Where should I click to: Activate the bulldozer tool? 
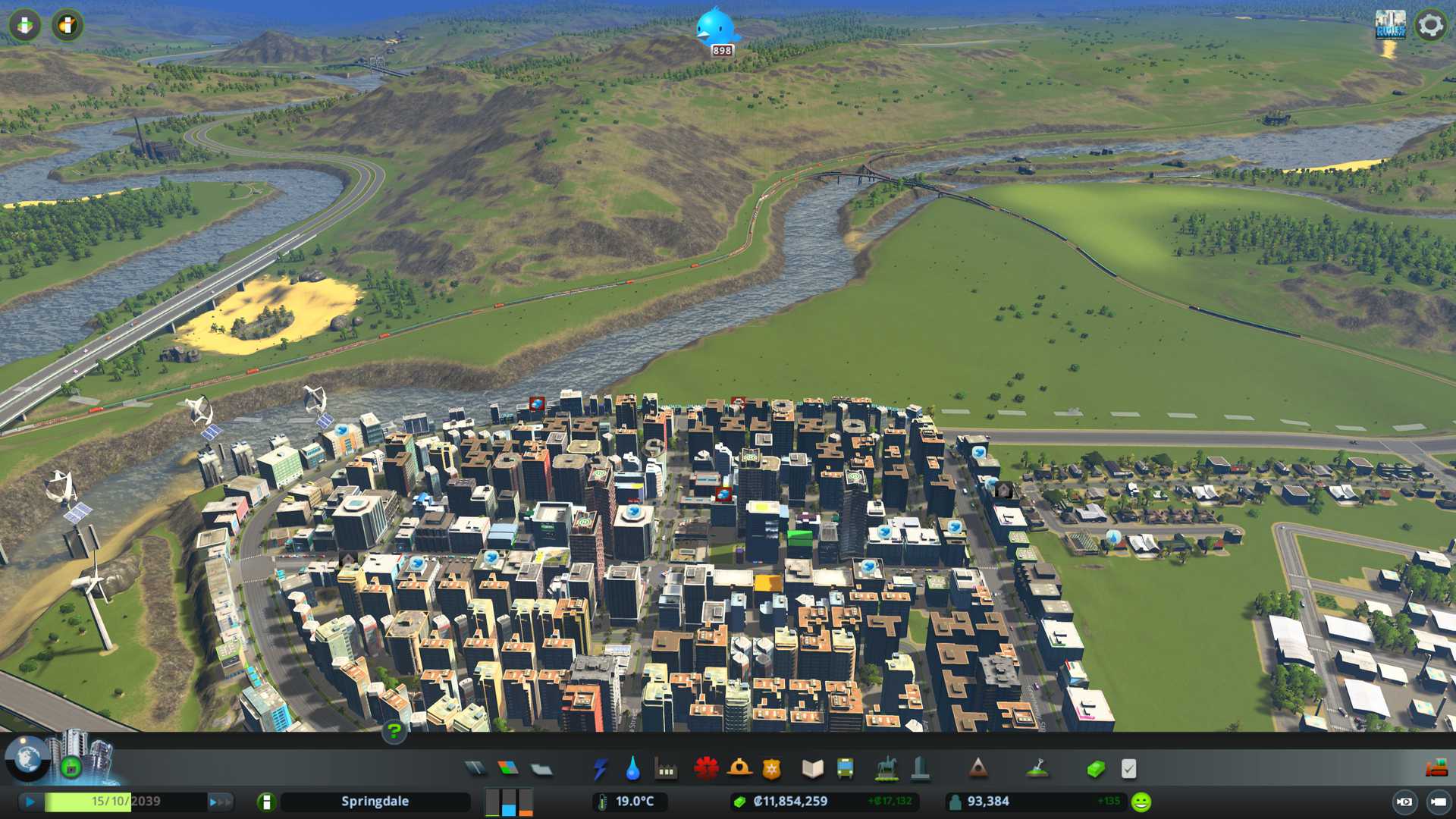(1436, 768)
